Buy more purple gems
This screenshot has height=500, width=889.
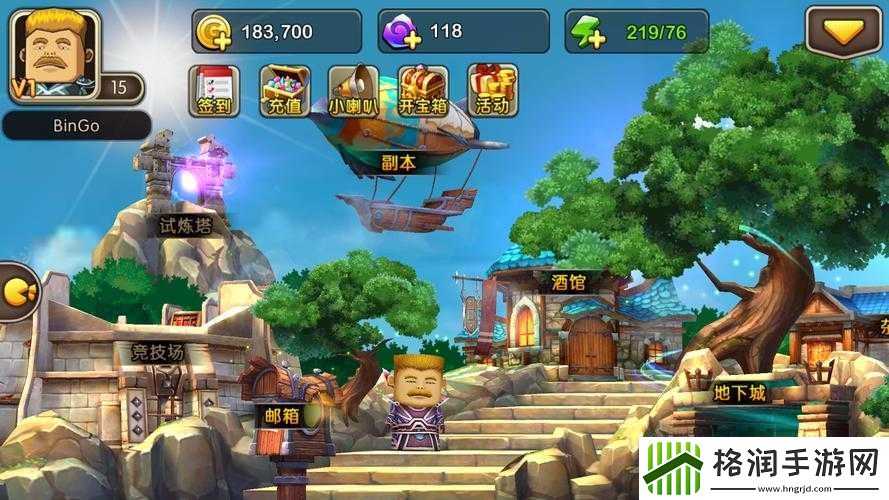coord(402,33)
